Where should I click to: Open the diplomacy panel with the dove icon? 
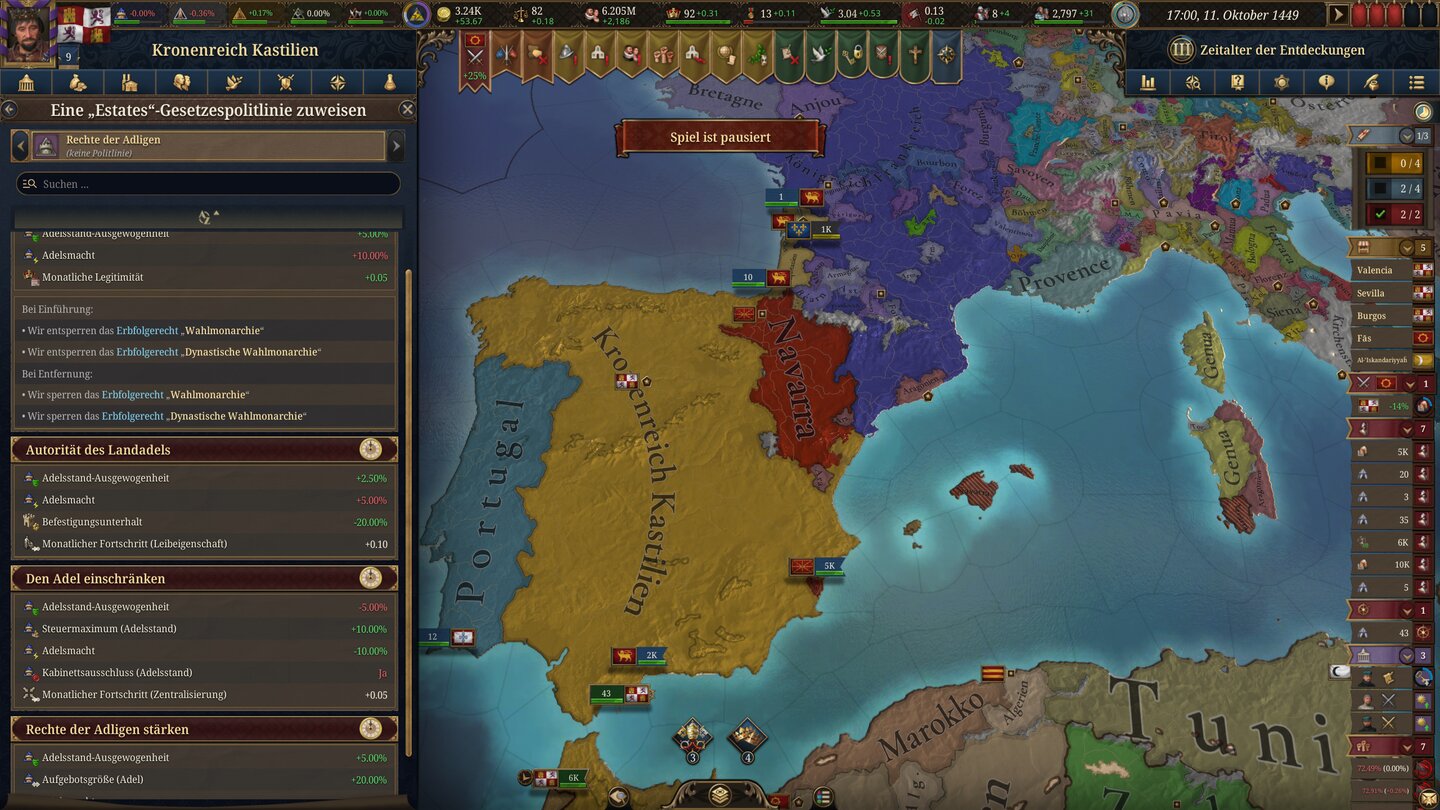click(233, 82)
